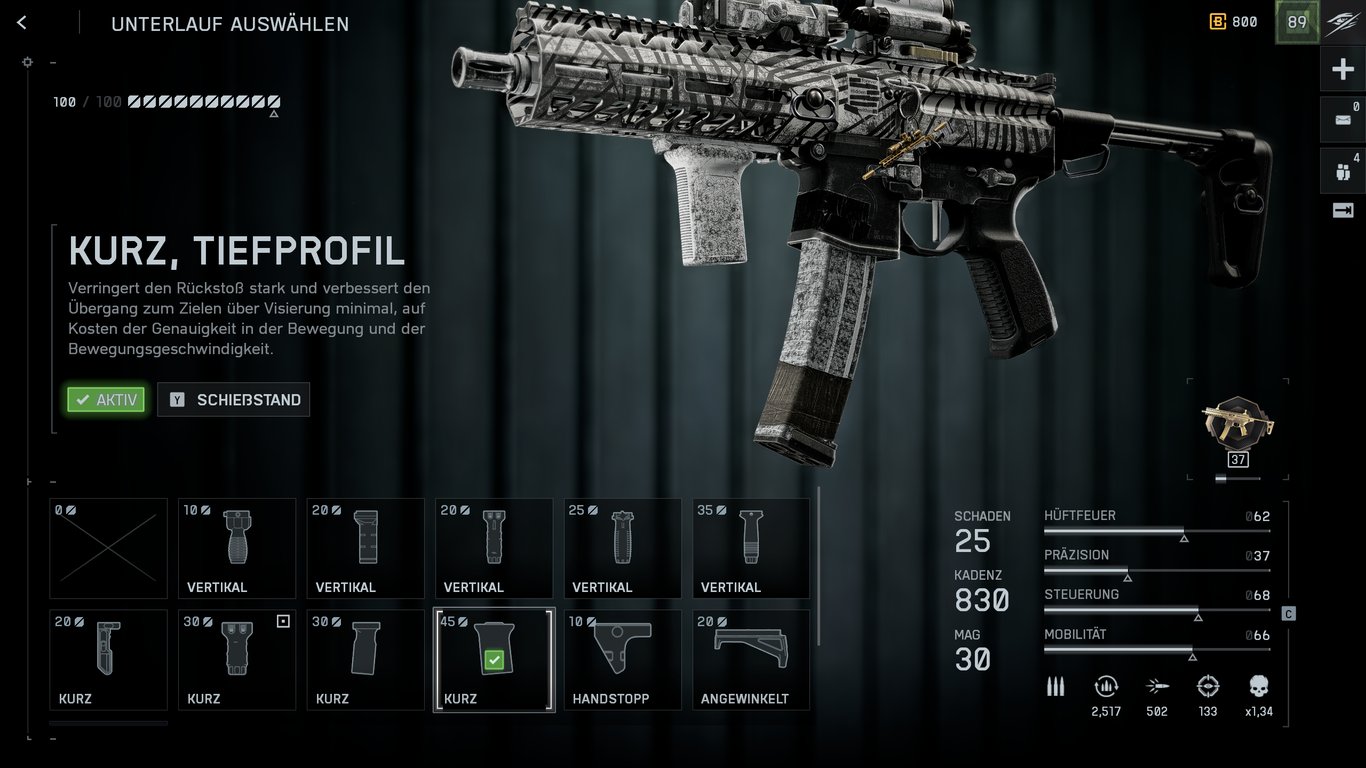
Task: Open the gold weapon mastery badge
Action: coord(1237,425)
